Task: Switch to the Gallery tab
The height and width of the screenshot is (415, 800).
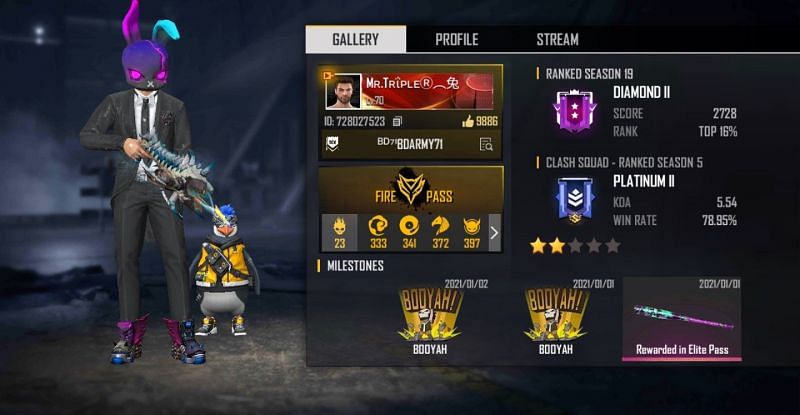Action: point(355,40)
